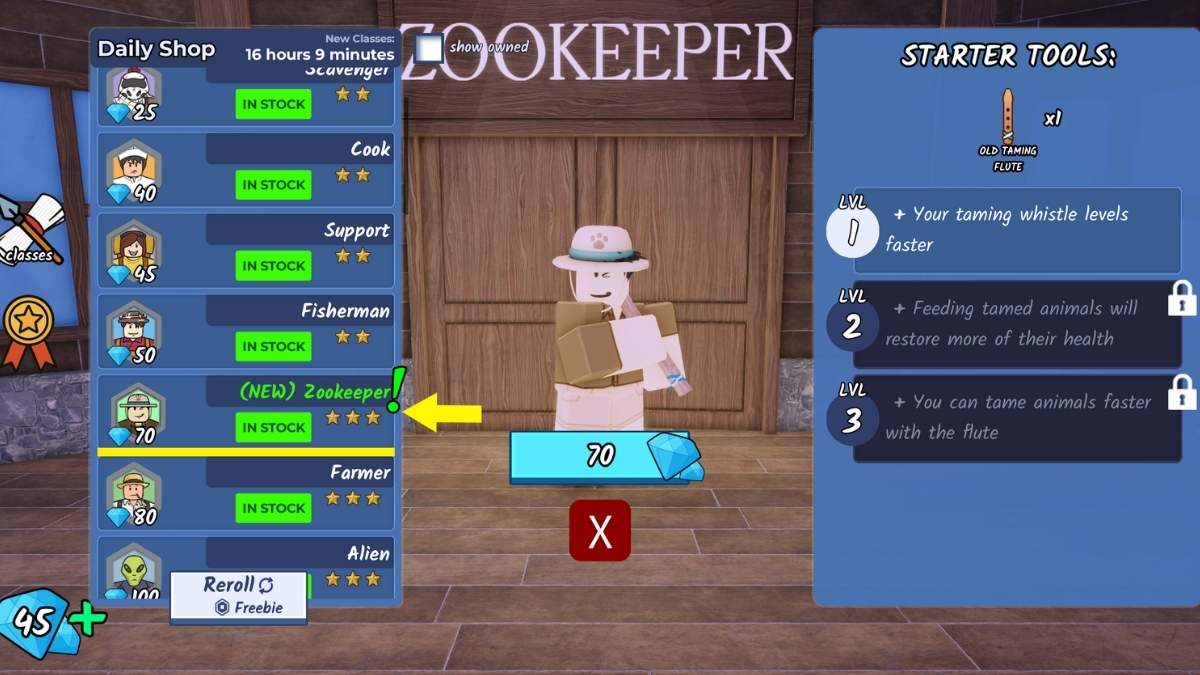
Task: Reroll the daily shop with Freebie
Action: coord(238,596)
